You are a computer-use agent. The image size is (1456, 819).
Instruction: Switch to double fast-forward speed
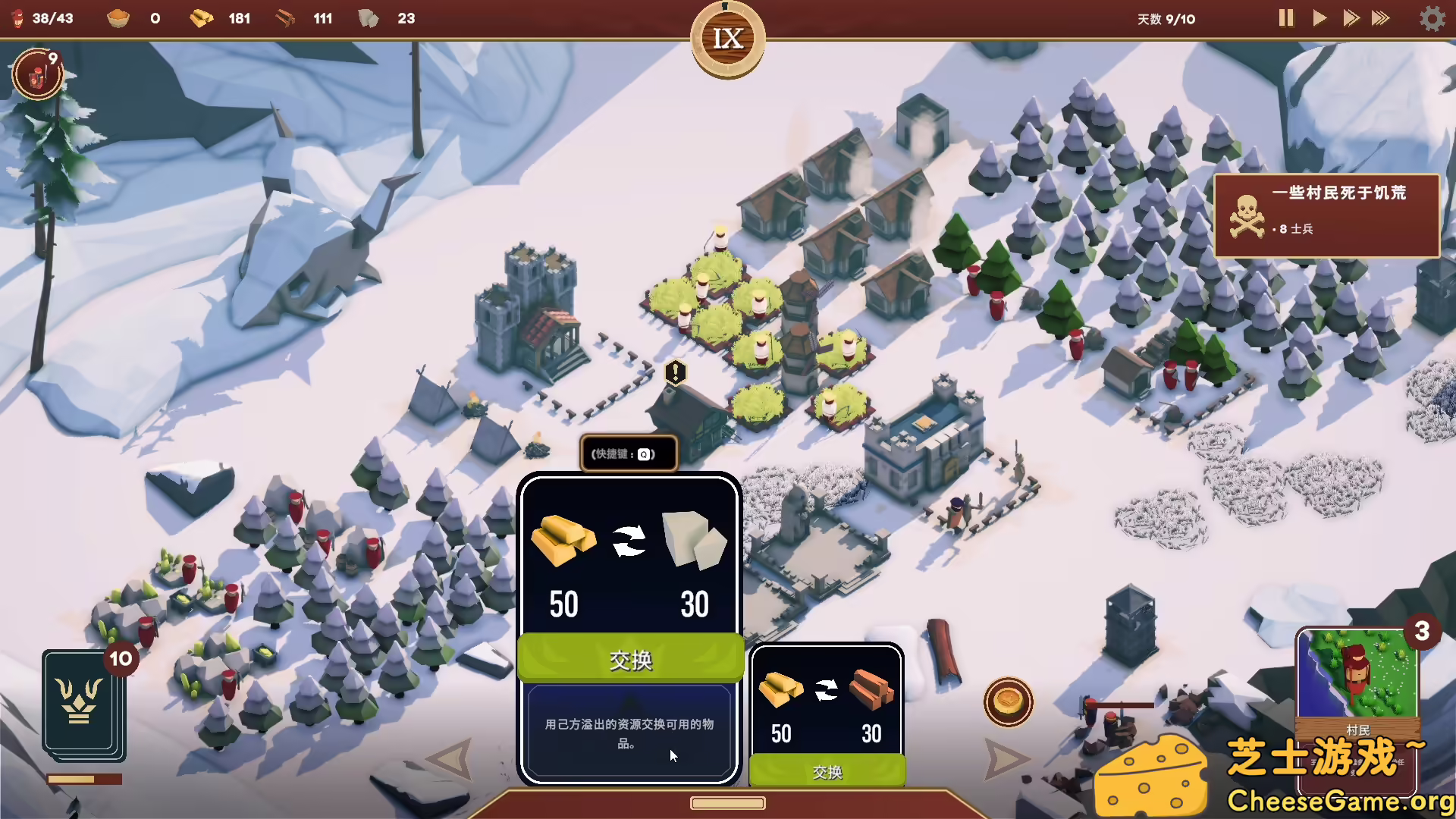point(1351,18)
